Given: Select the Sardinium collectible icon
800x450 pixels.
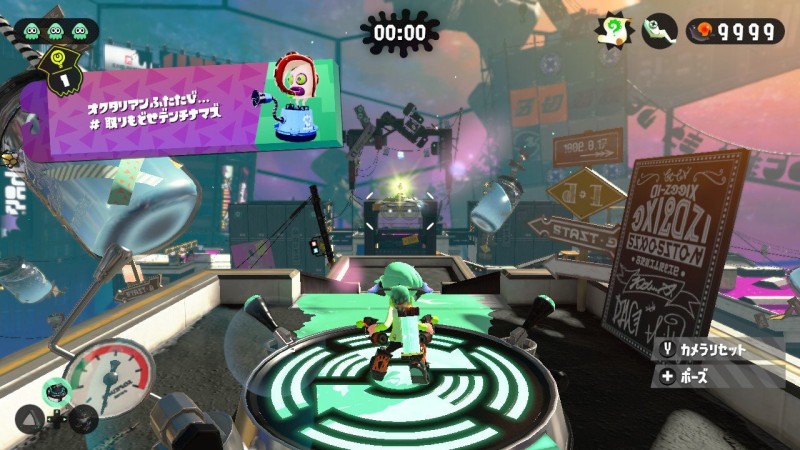Looking at the screenshot, I should click(x=658, y=30).
